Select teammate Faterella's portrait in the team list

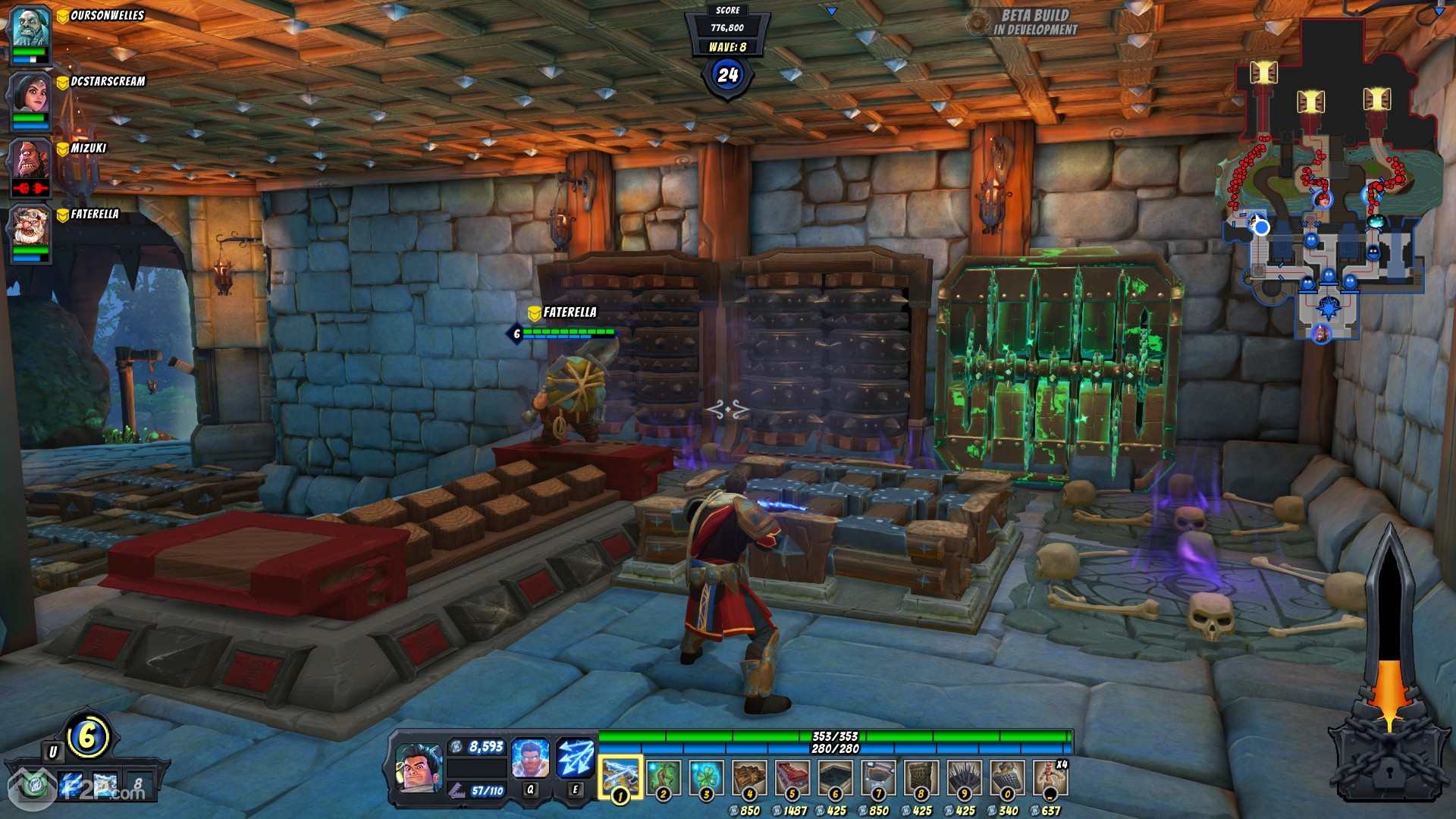pyautogui.click(x=30, y=227)
